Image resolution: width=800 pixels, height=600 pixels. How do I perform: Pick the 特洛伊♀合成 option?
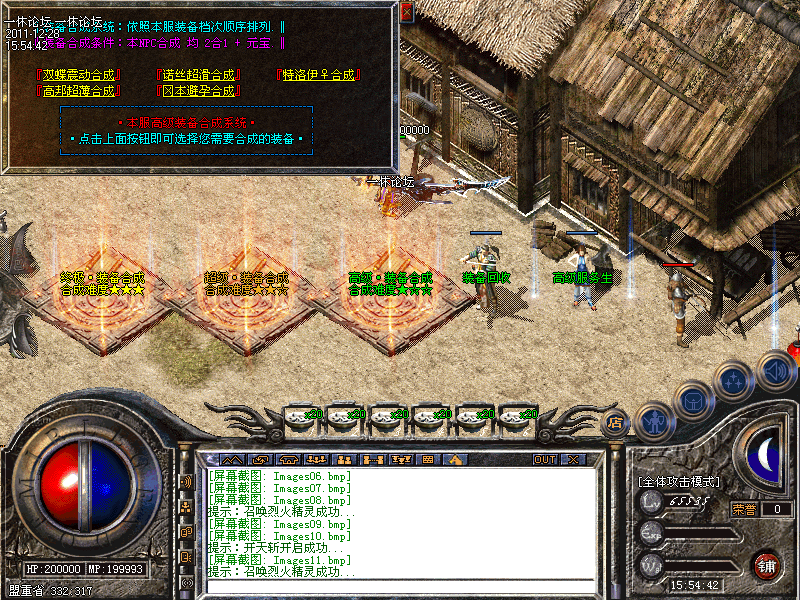[319, 75]
